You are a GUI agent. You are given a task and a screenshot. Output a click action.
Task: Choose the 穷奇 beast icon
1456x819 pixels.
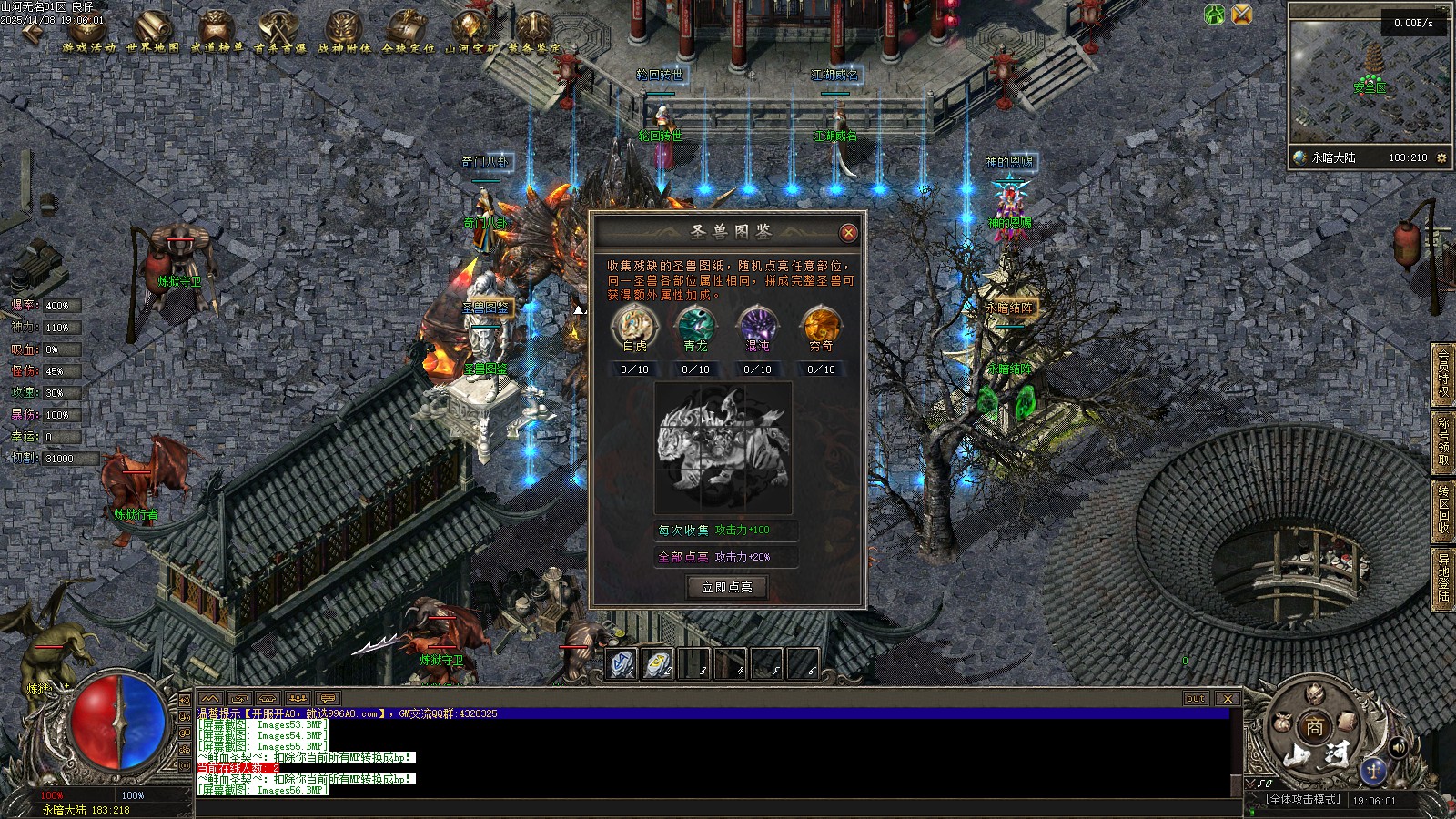tap(820, 326)
